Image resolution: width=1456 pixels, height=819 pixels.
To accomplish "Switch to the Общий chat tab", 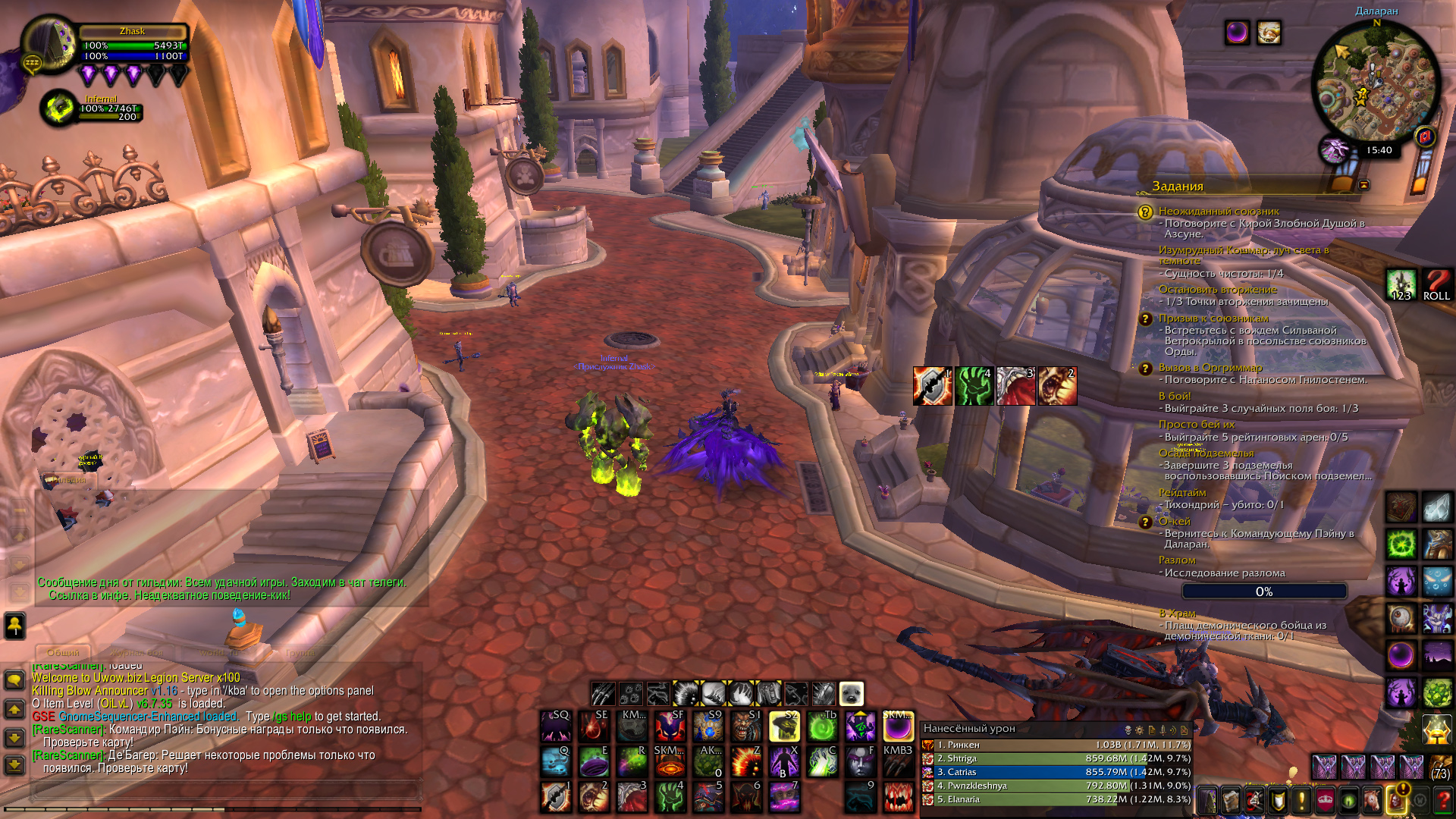I will coord(63,652).
